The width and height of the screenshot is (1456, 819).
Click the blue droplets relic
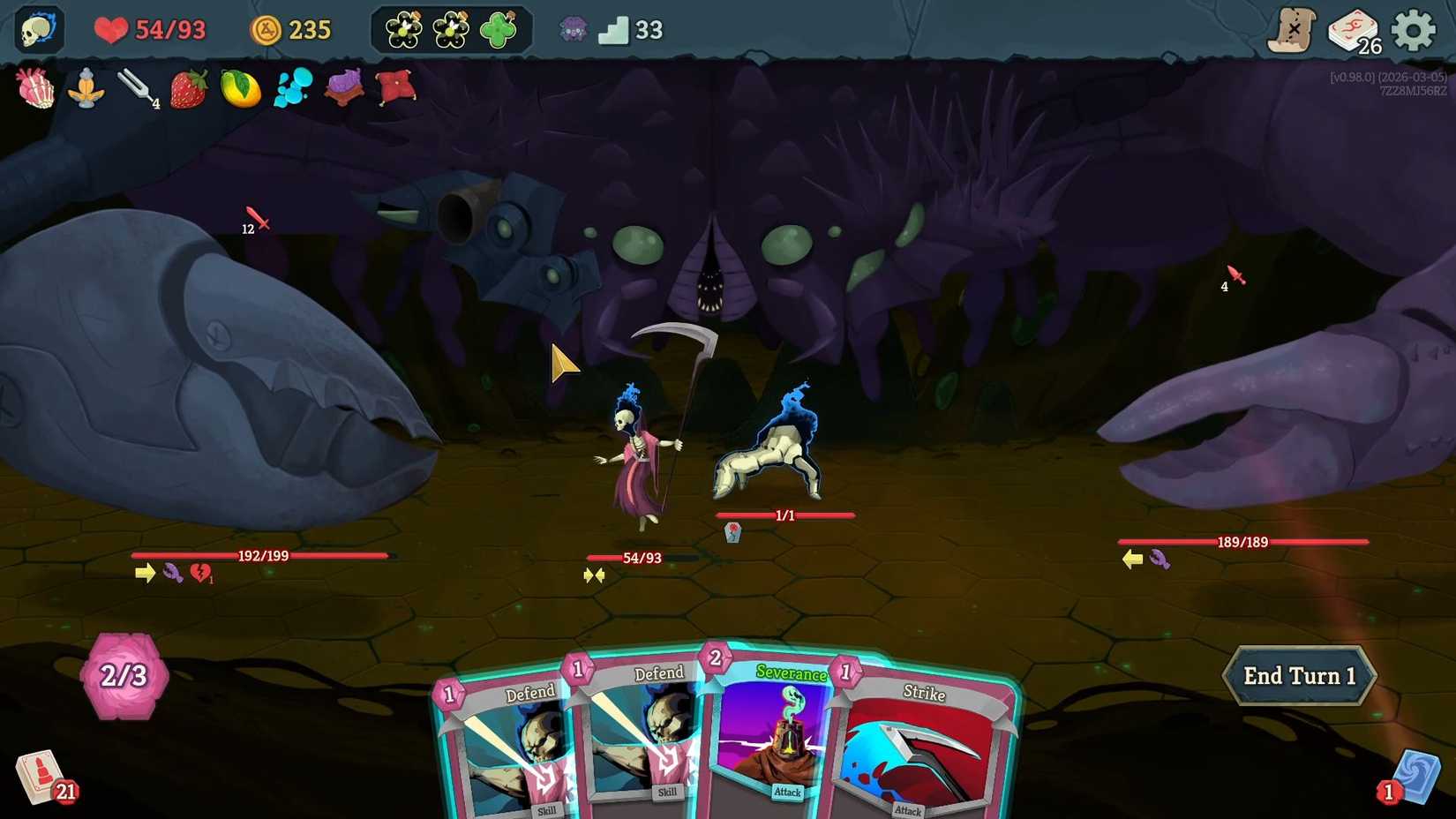(291, 88)
